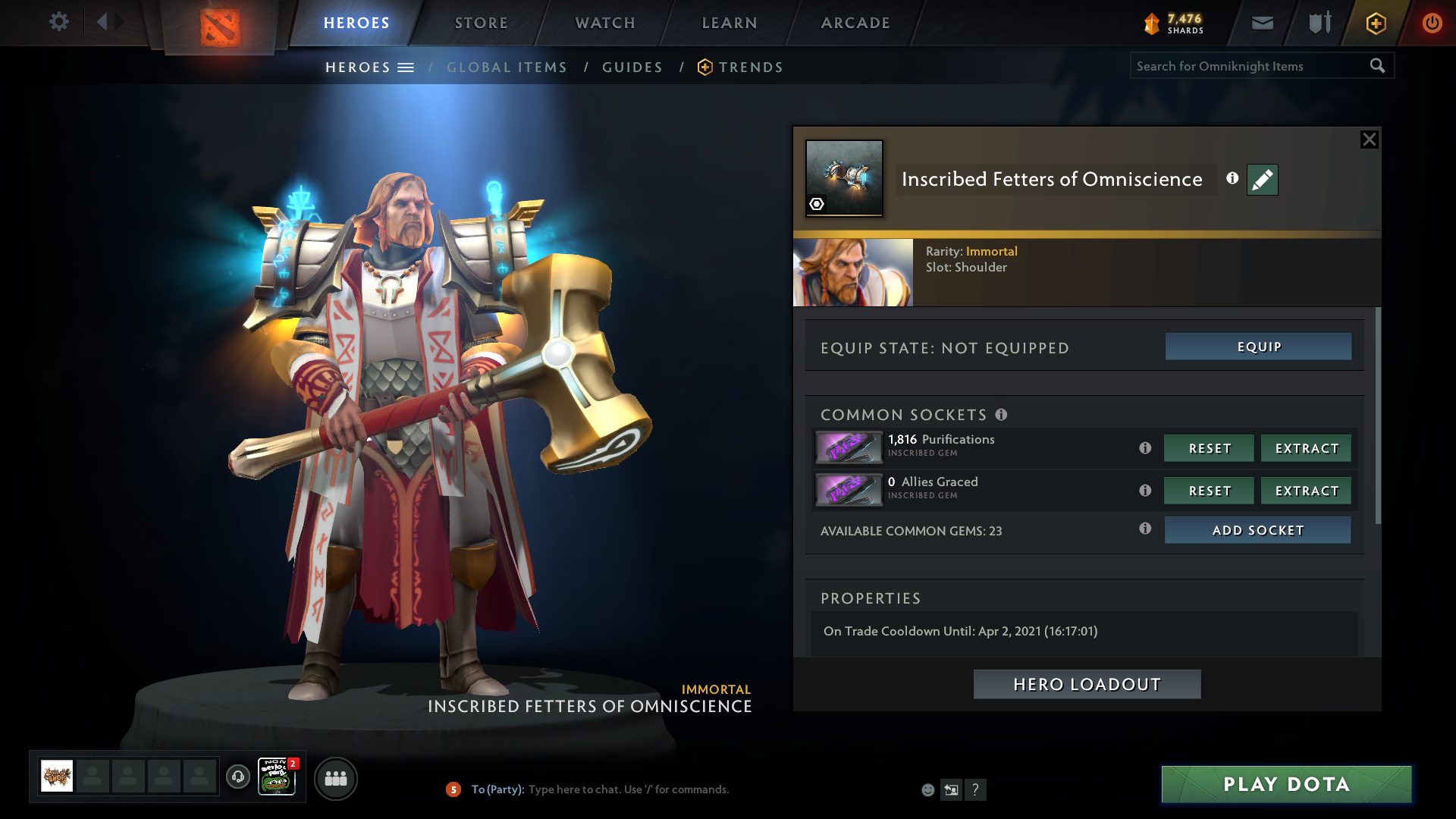This screenshot has width=1456, height=819.
Task: Start matchmaking with Play Dota
Action: (x=1286, y=784)
